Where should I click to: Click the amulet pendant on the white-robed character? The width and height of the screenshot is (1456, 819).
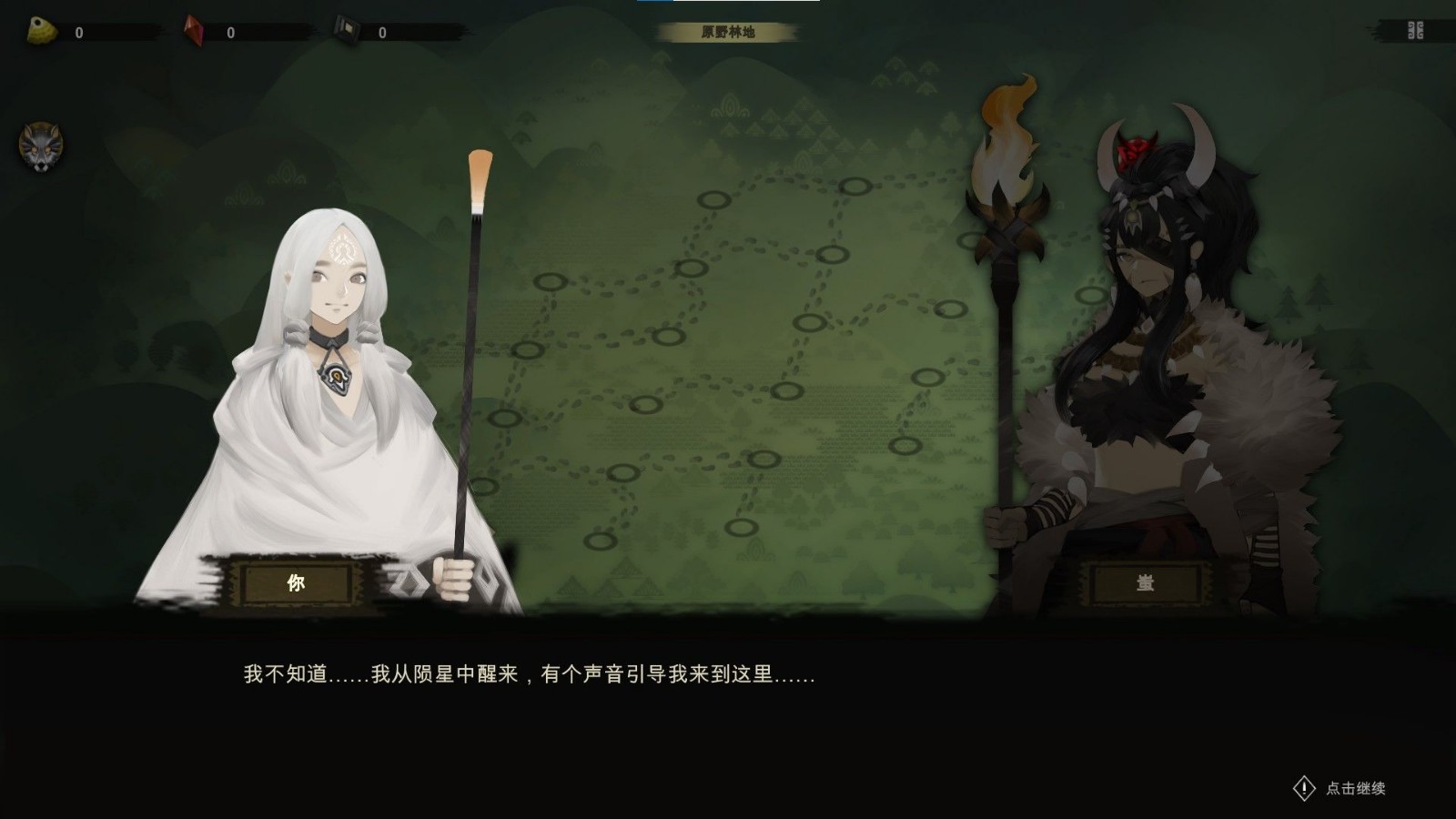[337, 379]
